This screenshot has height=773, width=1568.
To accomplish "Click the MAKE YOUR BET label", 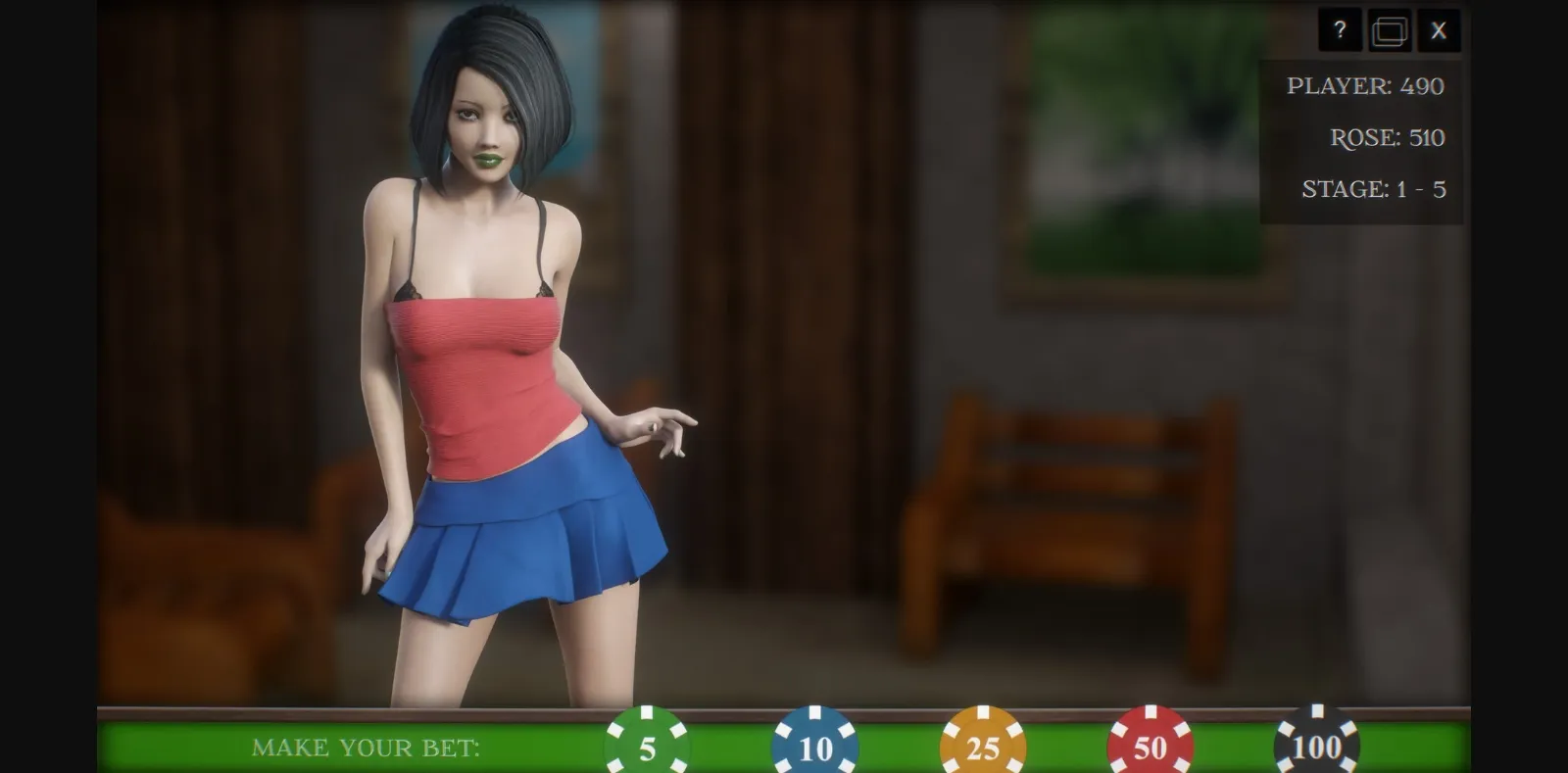I will (367, 749).
